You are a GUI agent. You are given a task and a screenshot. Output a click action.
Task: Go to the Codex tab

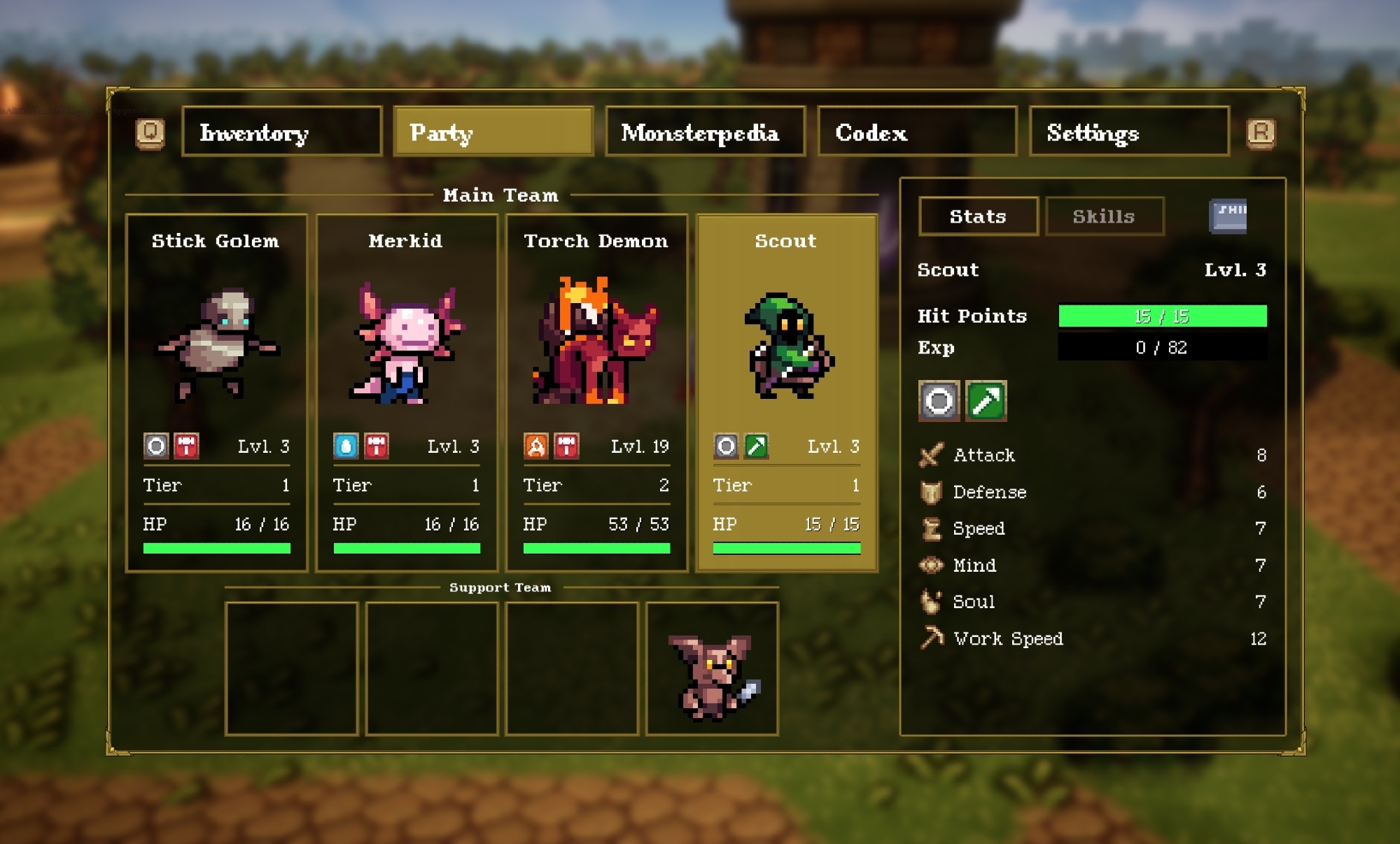[916, 132]
